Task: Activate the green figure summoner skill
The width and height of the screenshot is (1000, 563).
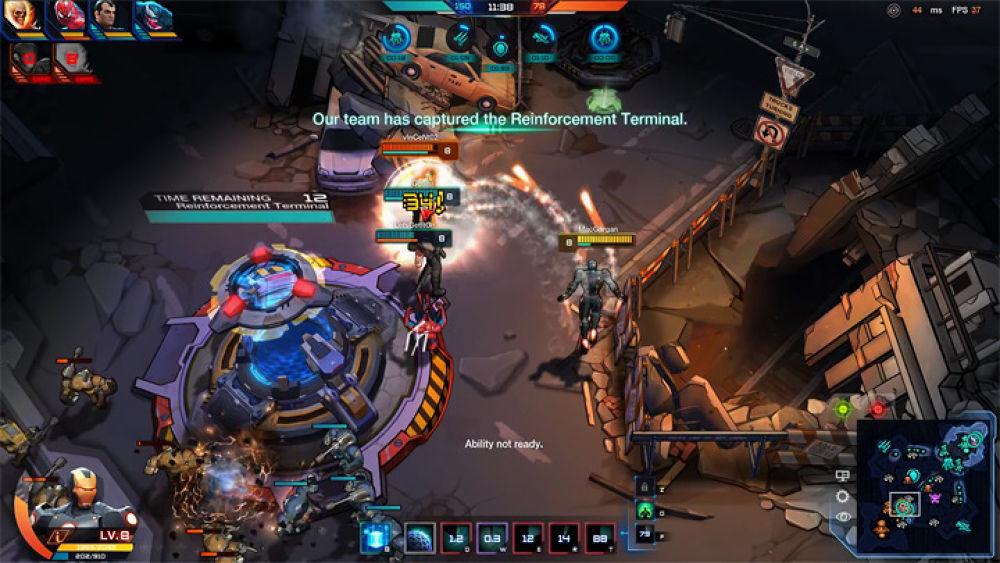Action: coord(645,510)
